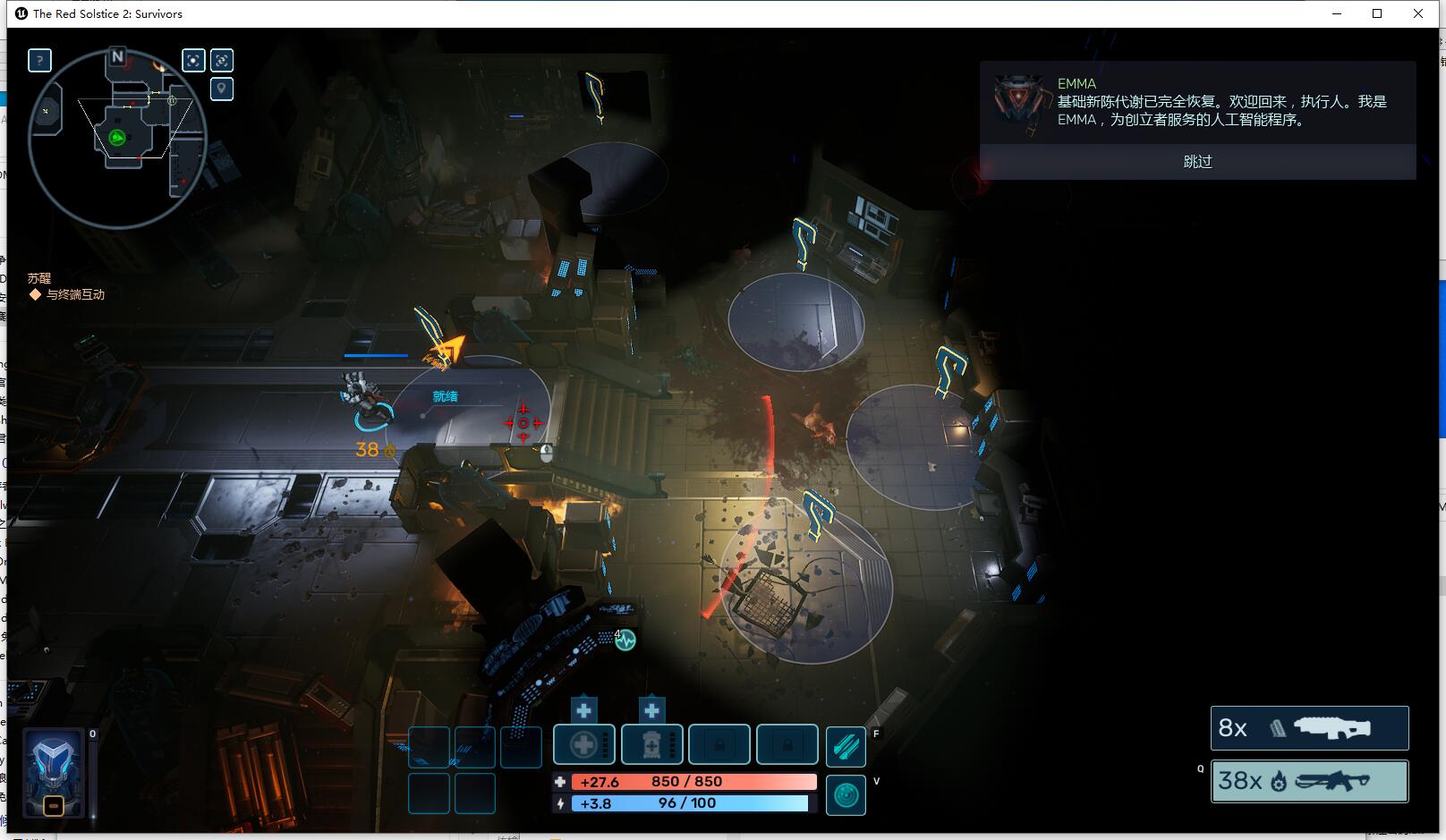
Task: Minimize the game window
Action: pyautogui.click(x=1338, y=13)
